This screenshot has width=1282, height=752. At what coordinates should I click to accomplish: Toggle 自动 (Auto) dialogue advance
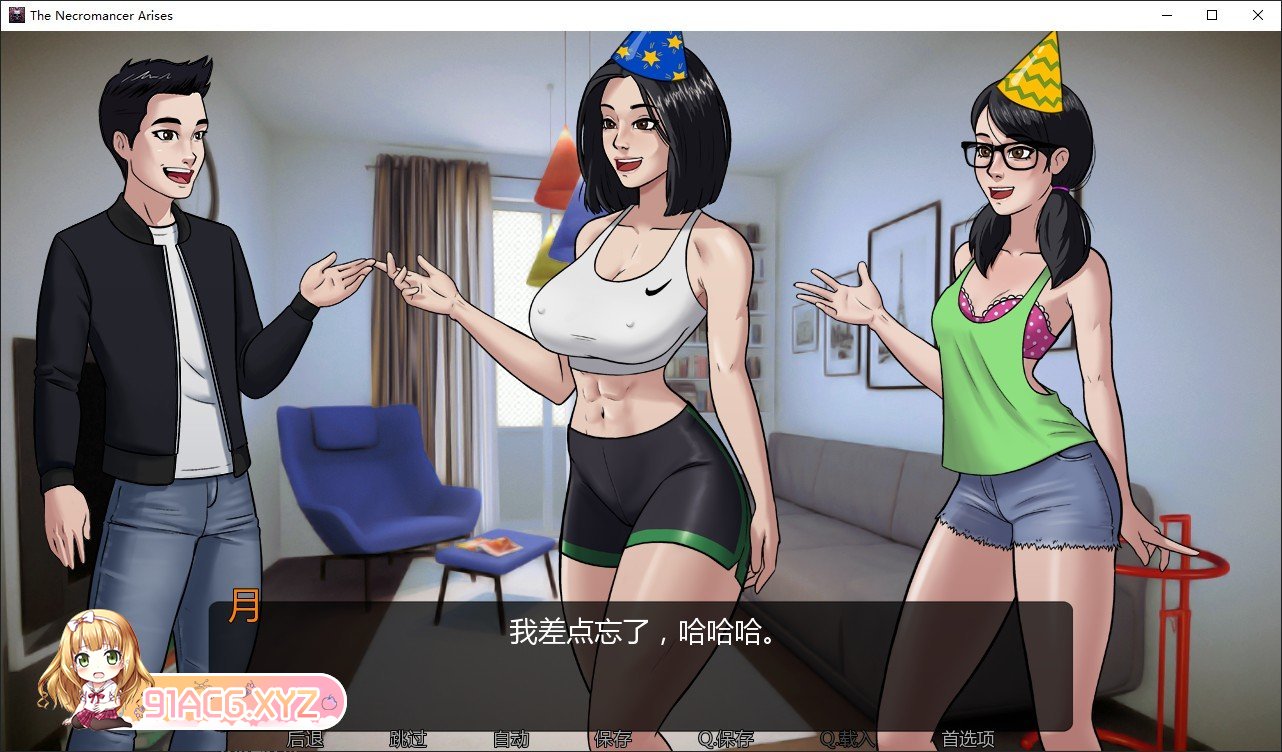point(510,740)
